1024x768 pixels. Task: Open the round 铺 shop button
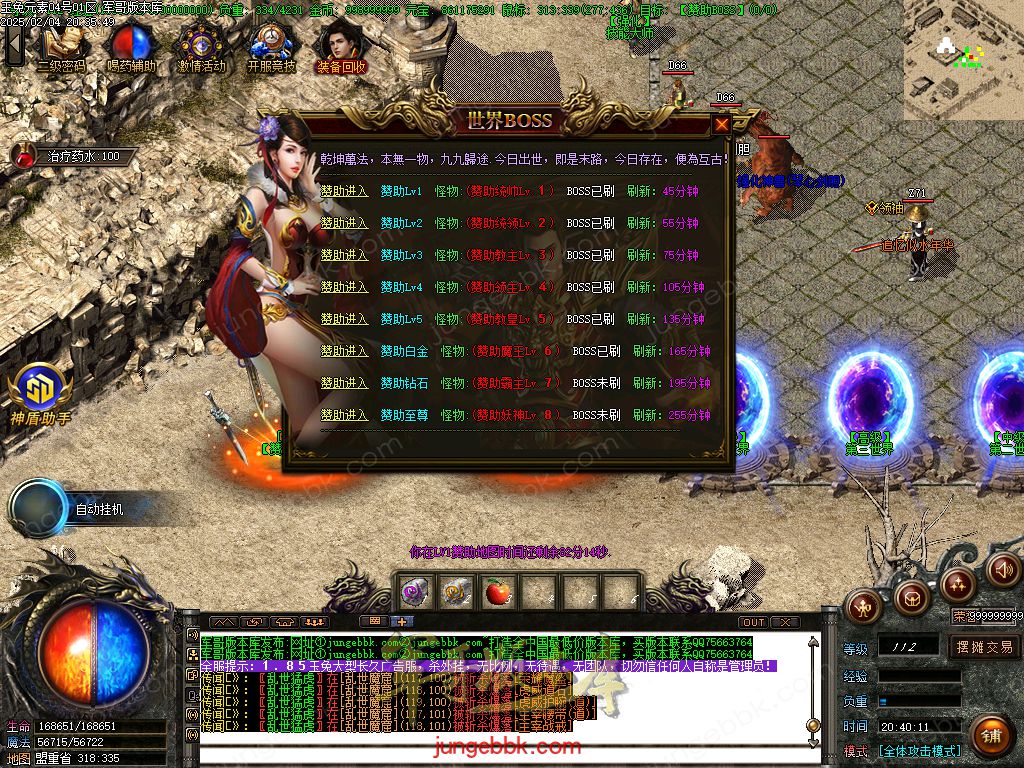(990, 736)
